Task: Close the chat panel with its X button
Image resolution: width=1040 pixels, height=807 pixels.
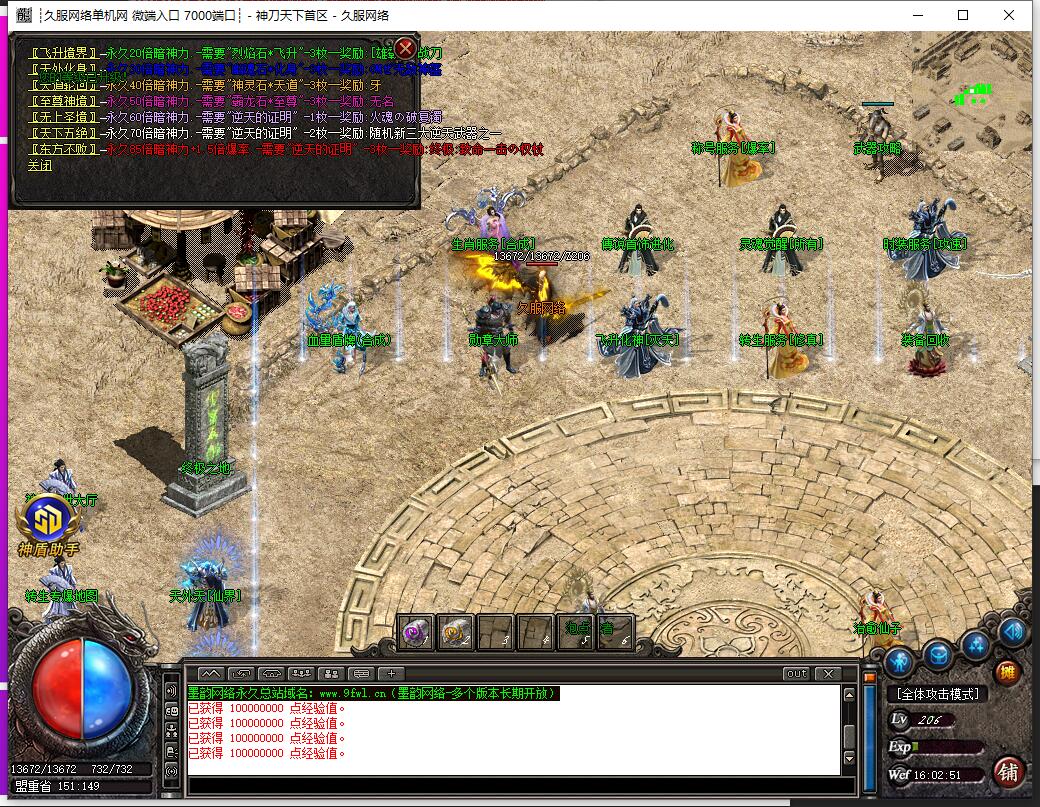Action: tap(827, 674)
